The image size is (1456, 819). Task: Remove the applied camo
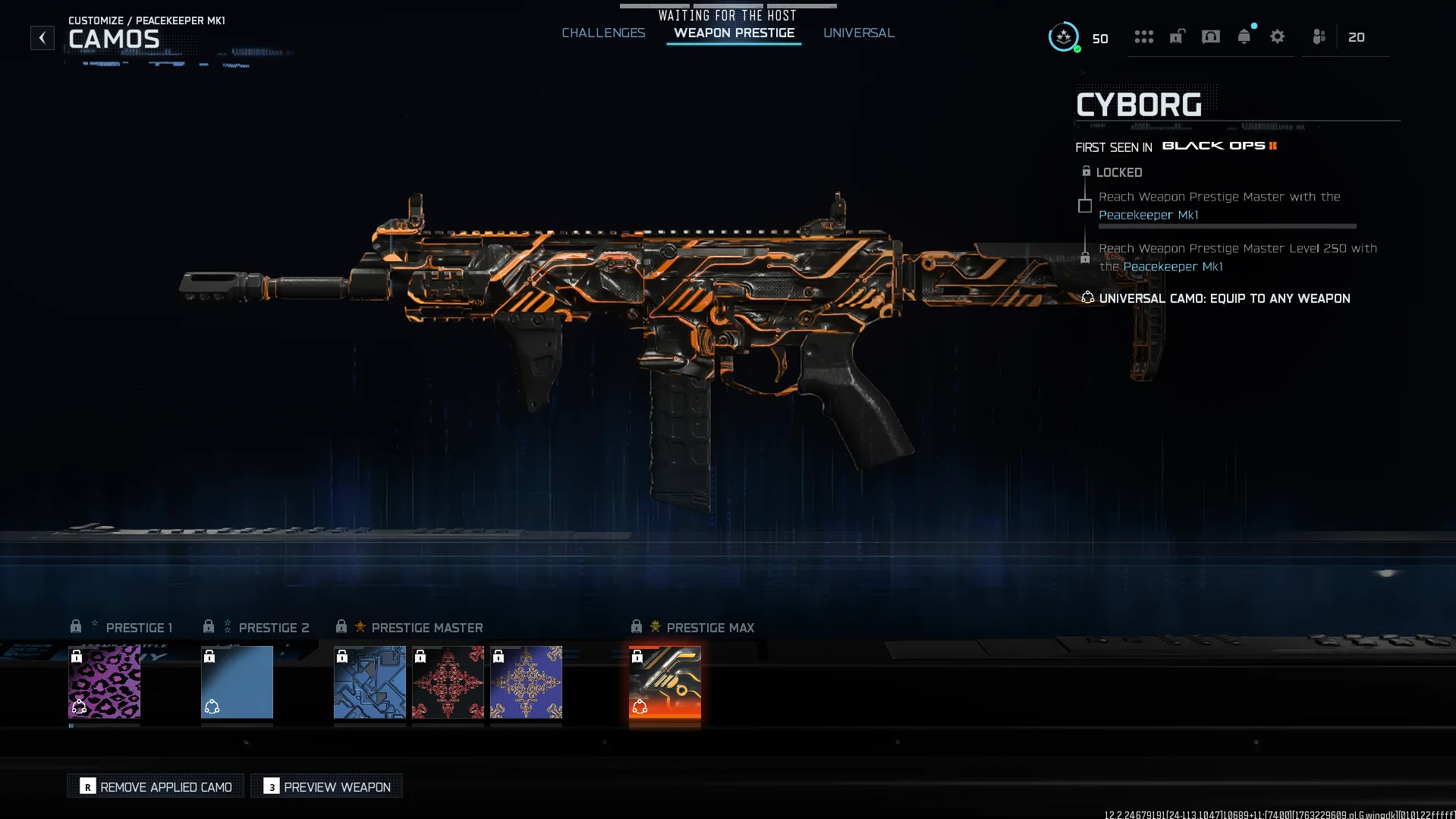(x=156, y=786)
